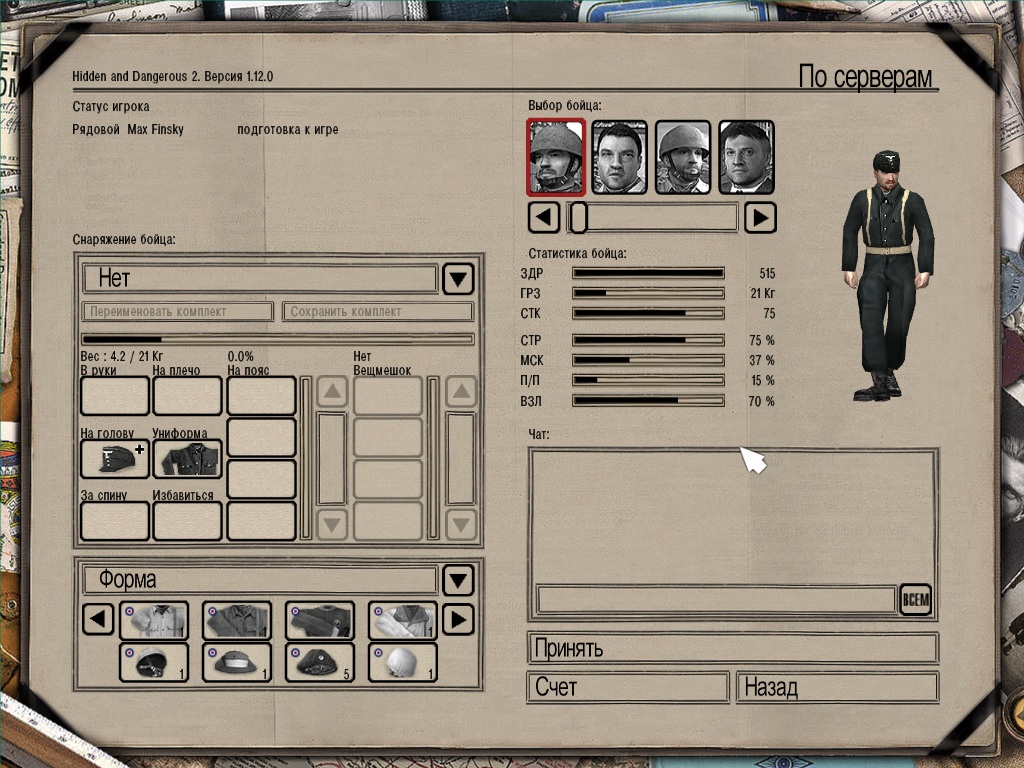Click the Принять accept button
1024x768 pixels.
coord(732,648)
